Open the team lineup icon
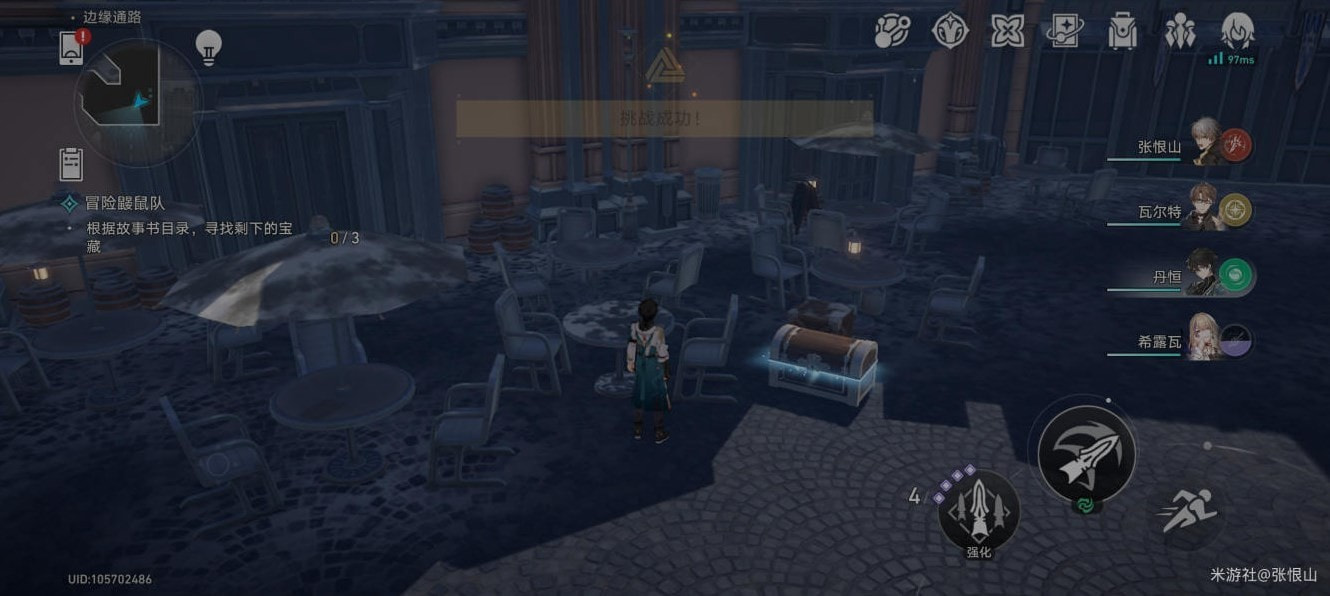The width and height of the screenshot is (1330, 596). point(1181,31)
